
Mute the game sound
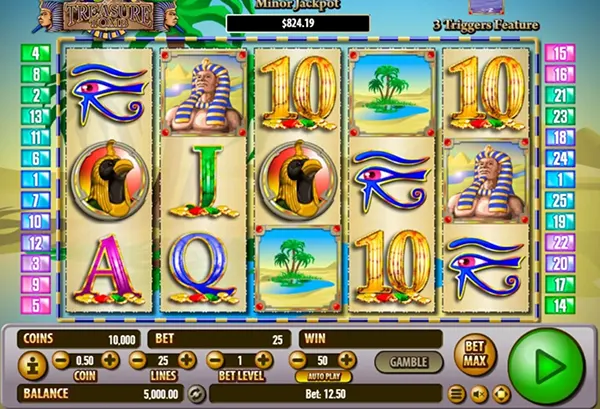tap(477, 393)
